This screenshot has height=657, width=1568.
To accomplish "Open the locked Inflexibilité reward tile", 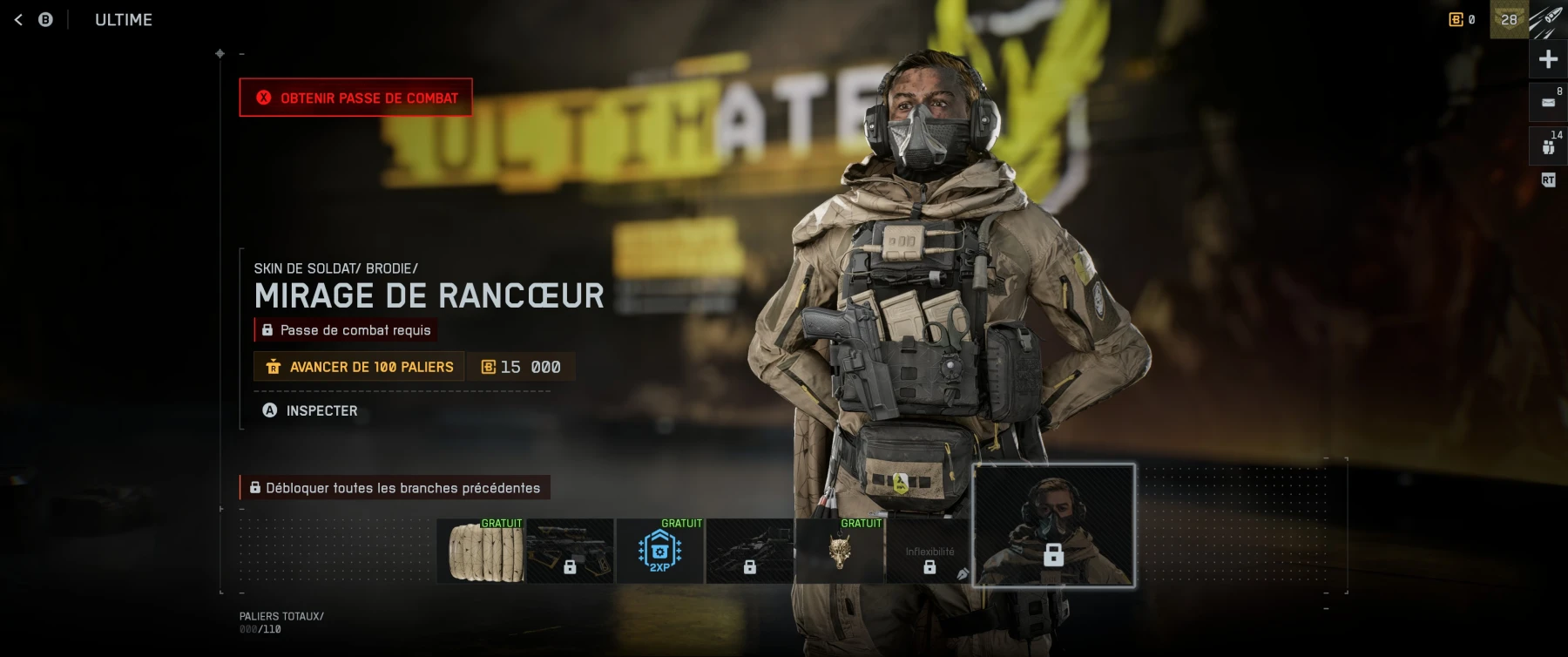I will (x=929, y=551).
